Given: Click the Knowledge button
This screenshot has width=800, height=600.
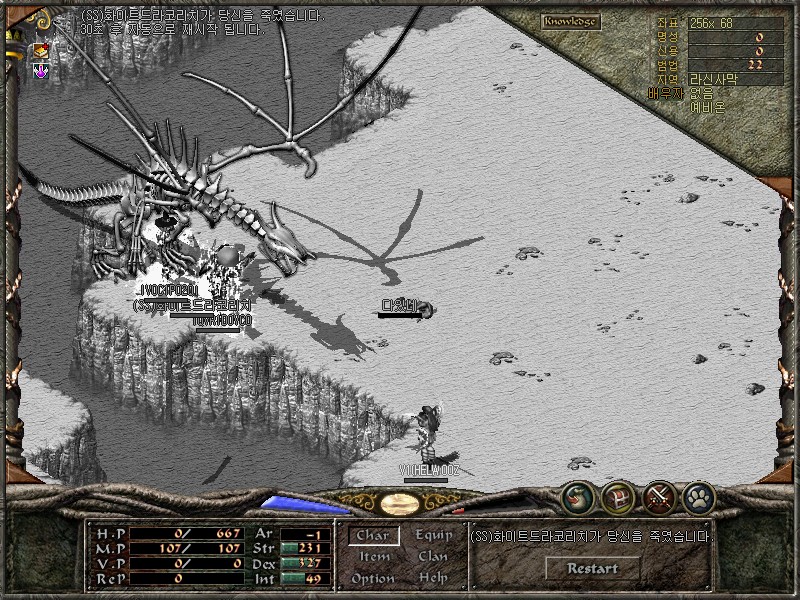Looking at the screenshot, I should 571,21.
